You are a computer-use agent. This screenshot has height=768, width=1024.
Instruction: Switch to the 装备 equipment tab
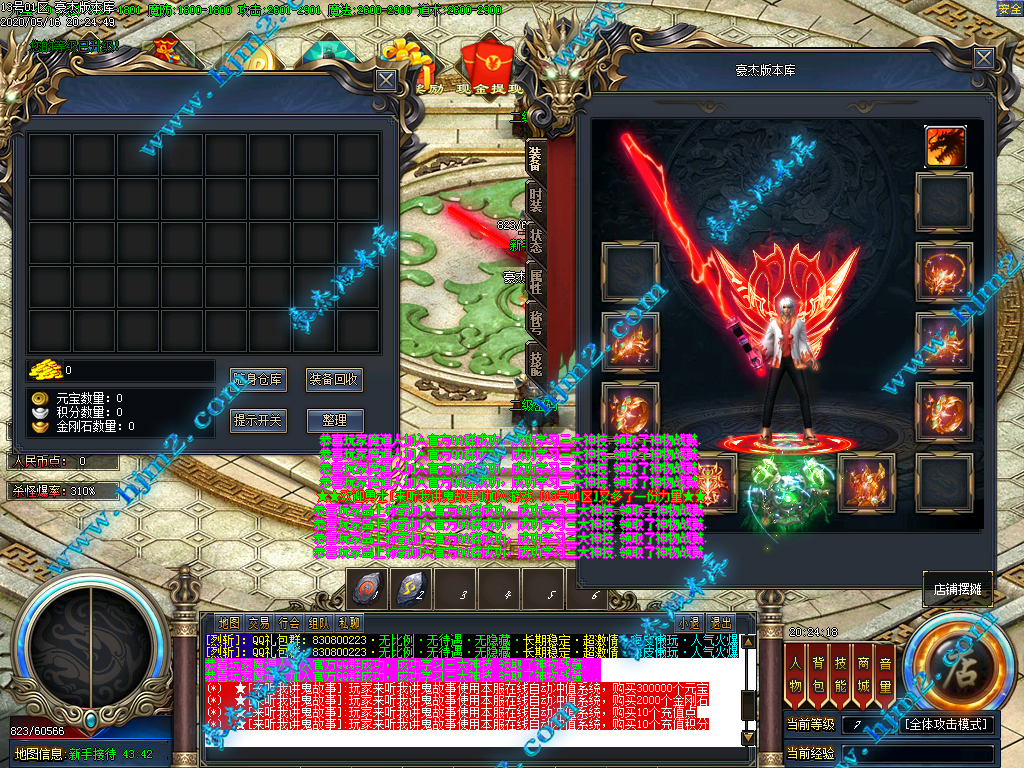tap(536, 157)
